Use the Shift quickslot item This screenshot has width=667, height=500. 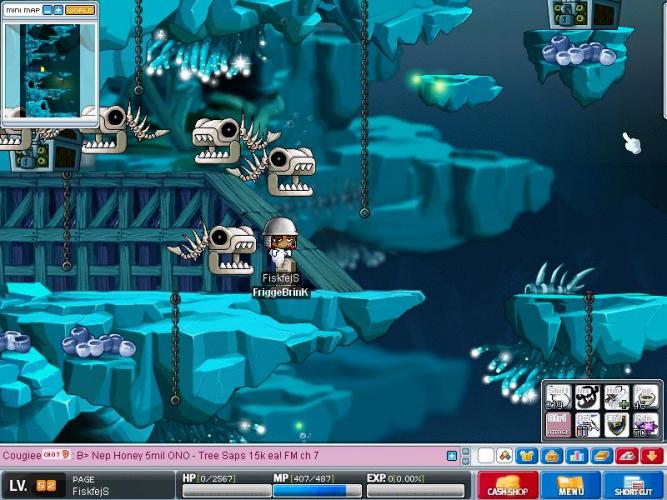click(x=558, y=397)
